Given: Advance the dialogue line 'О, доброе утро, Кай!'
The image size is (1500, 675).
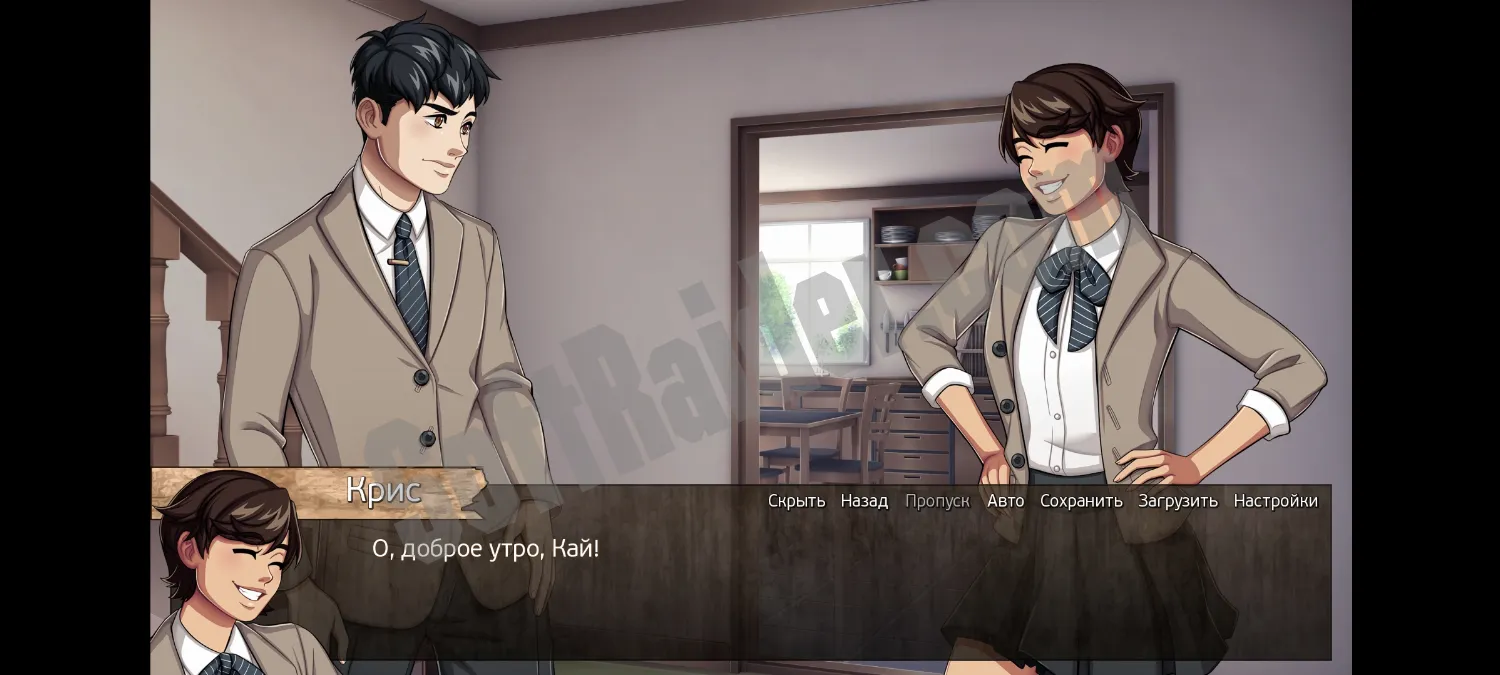Looking at the screenshot, I should (486, 549).
